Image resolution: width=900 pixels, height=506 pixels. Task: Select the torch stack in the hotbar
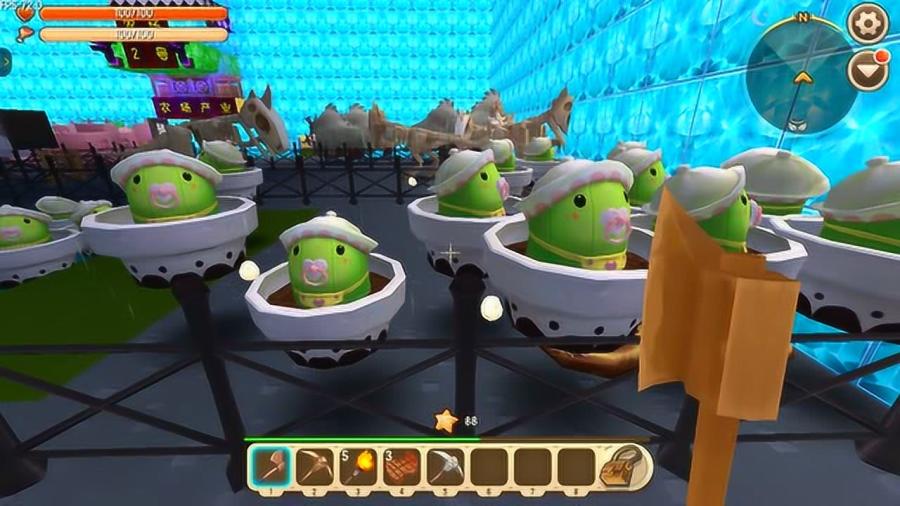pyautogui.click(x=358, y=466)
